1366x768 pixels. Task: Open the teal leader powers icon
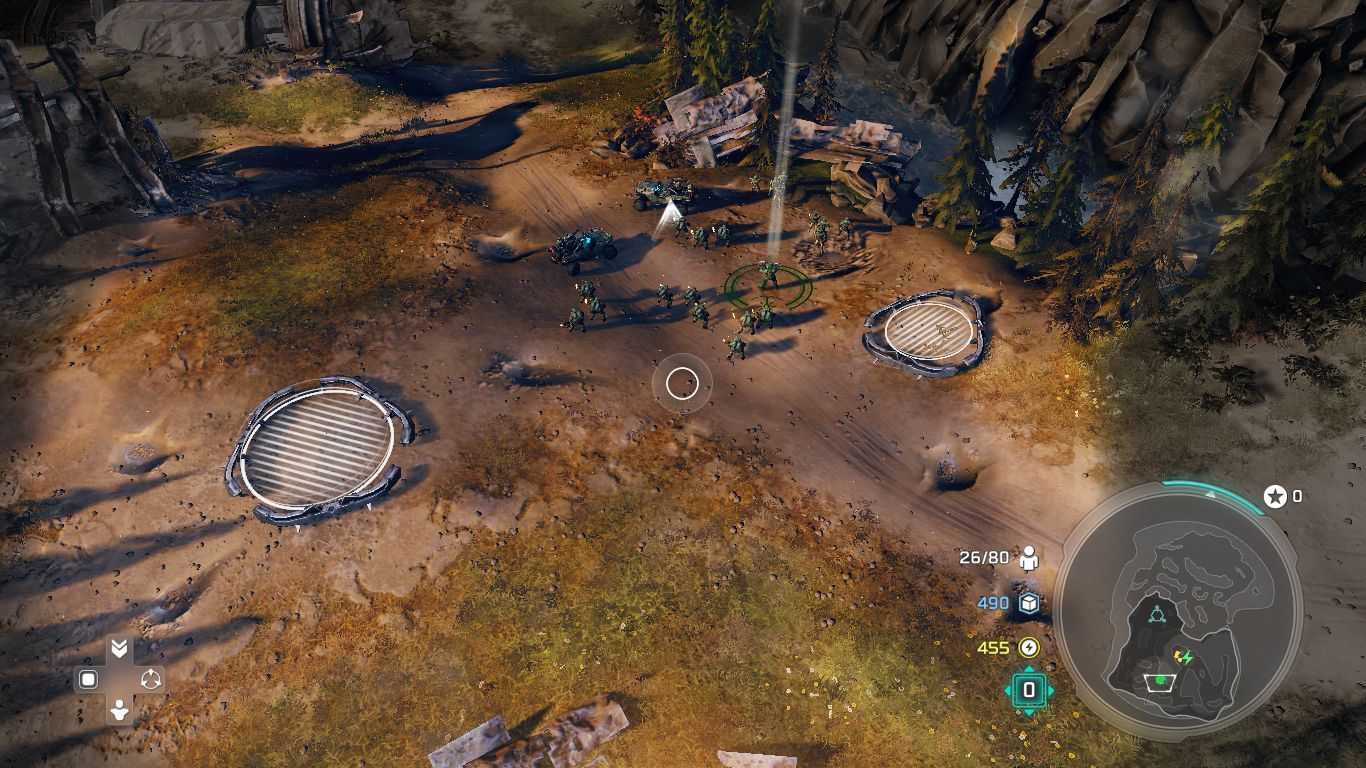tap(1029, 690)
